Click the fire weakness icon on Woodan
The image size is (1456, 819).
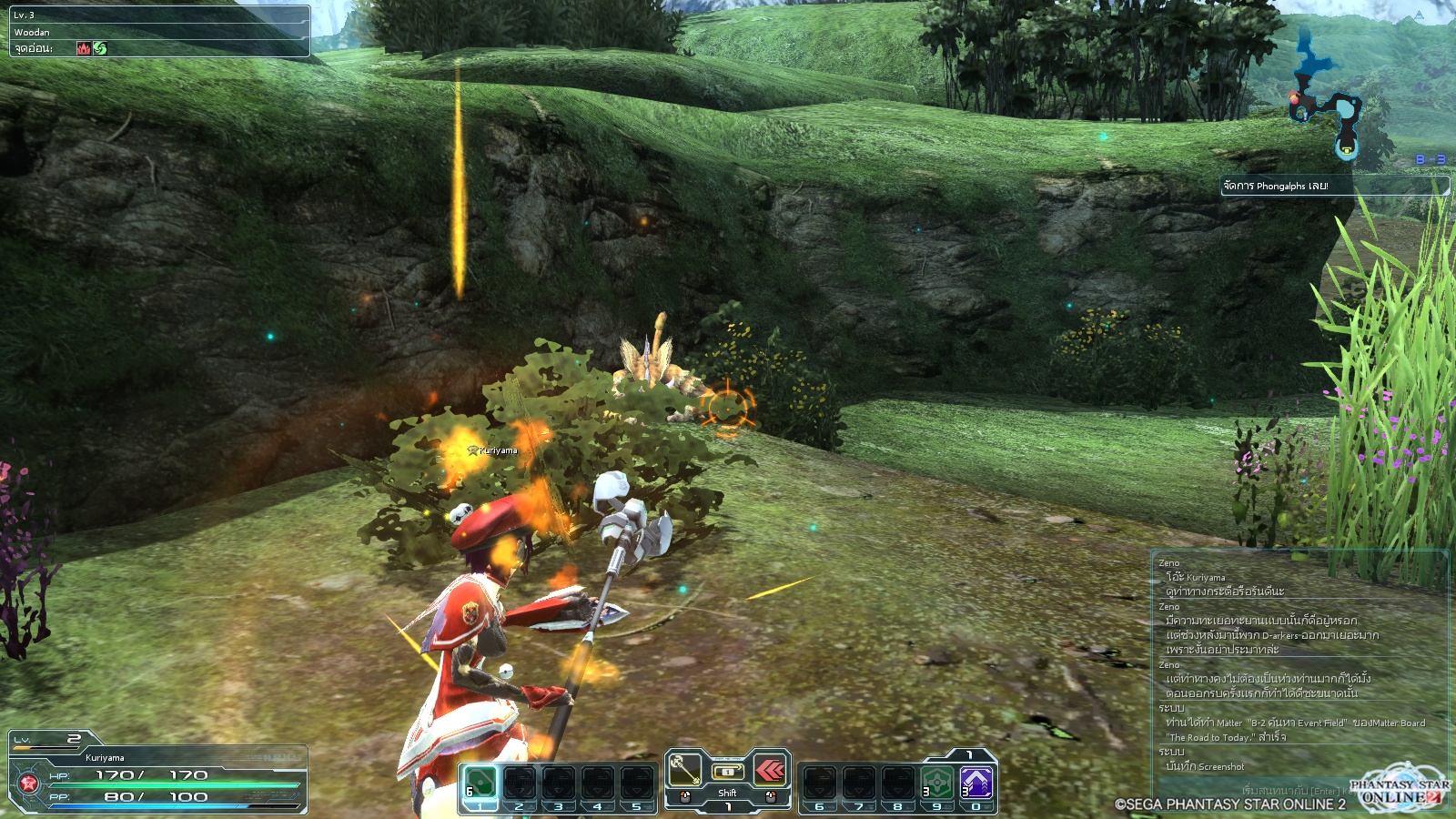point(84,48)
